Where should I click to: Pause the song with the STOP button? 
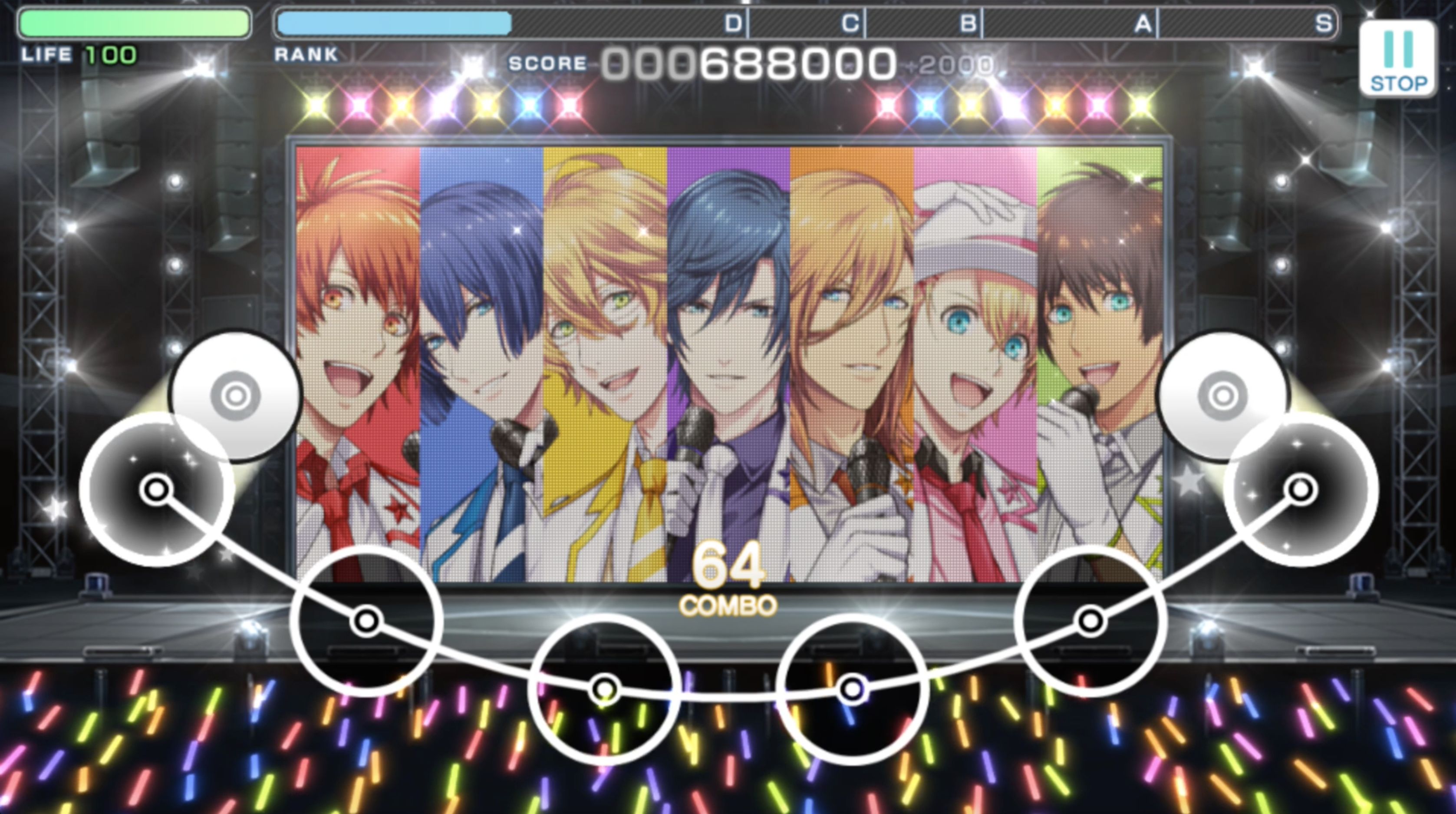1397,59
